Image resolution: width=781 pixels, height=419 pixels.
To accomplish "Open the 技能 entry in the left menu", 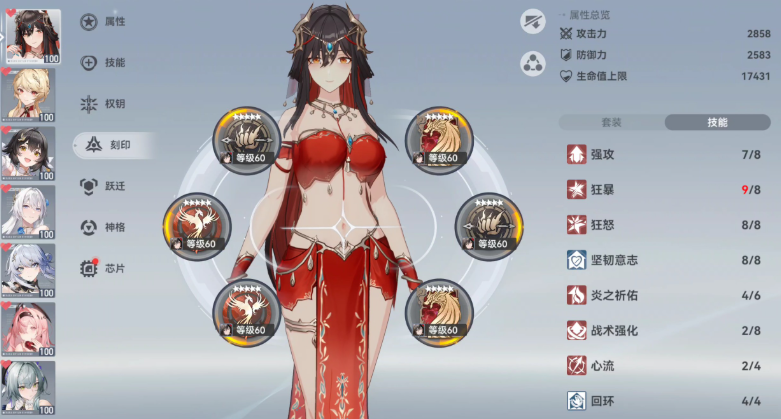I will 109,62.
